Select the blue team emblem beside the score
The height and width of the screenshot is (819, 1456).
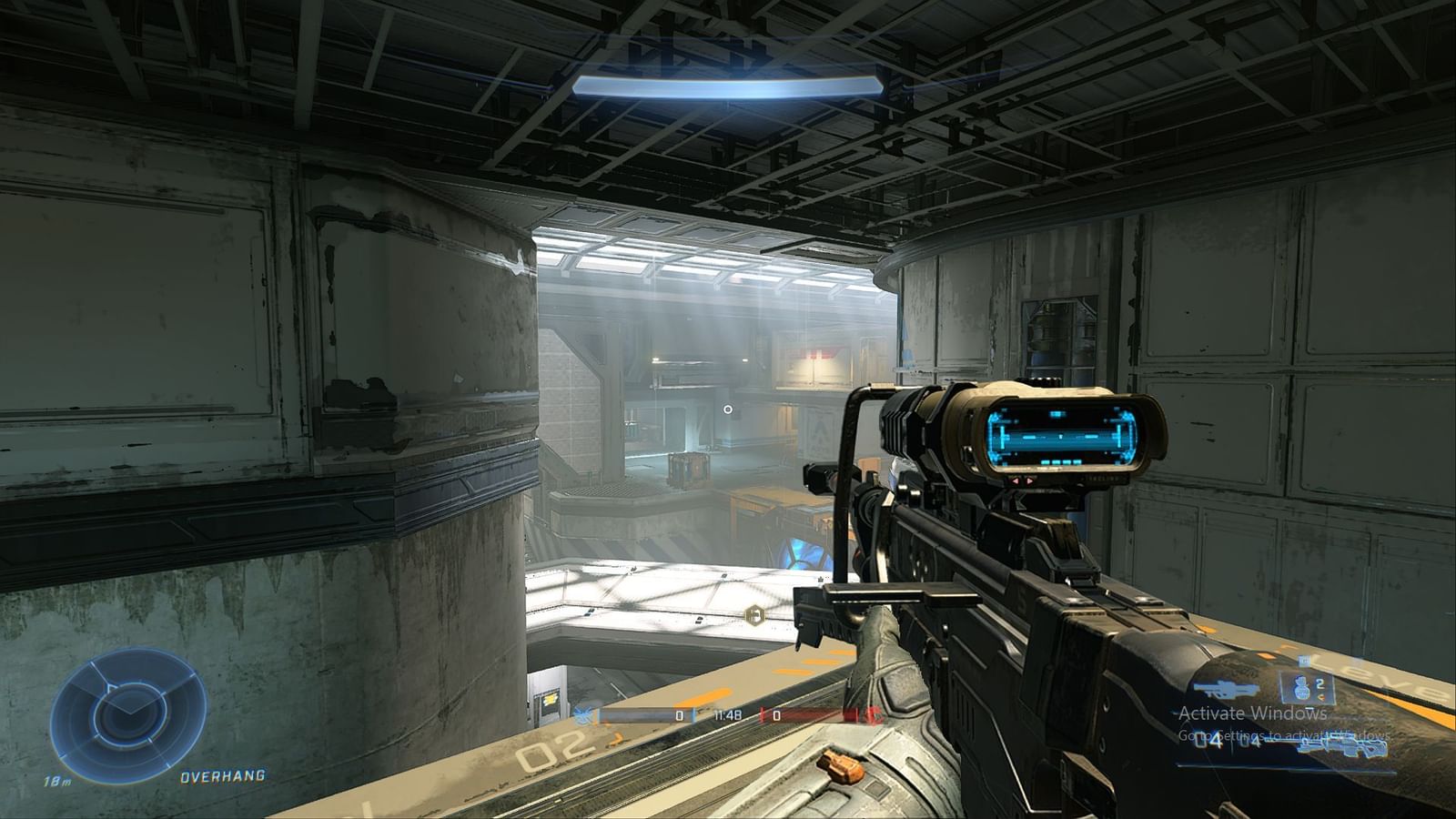click(583, 715)
